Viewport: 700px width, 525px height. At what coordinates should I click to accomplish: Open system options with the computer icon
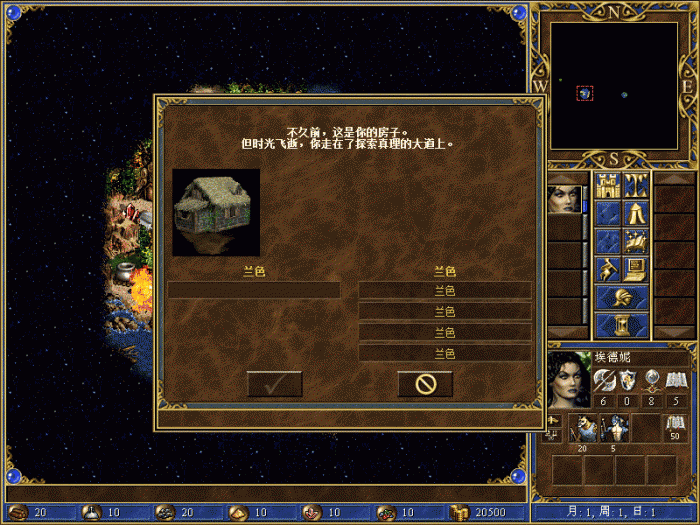[x=636, y=269]
